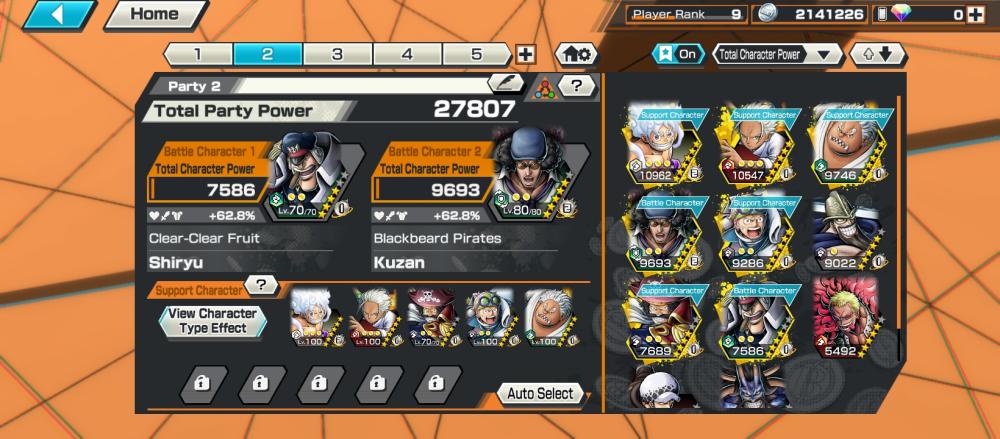1000x439 pixels.
Task: Show help for Support Character
Action: click(261, 285)
